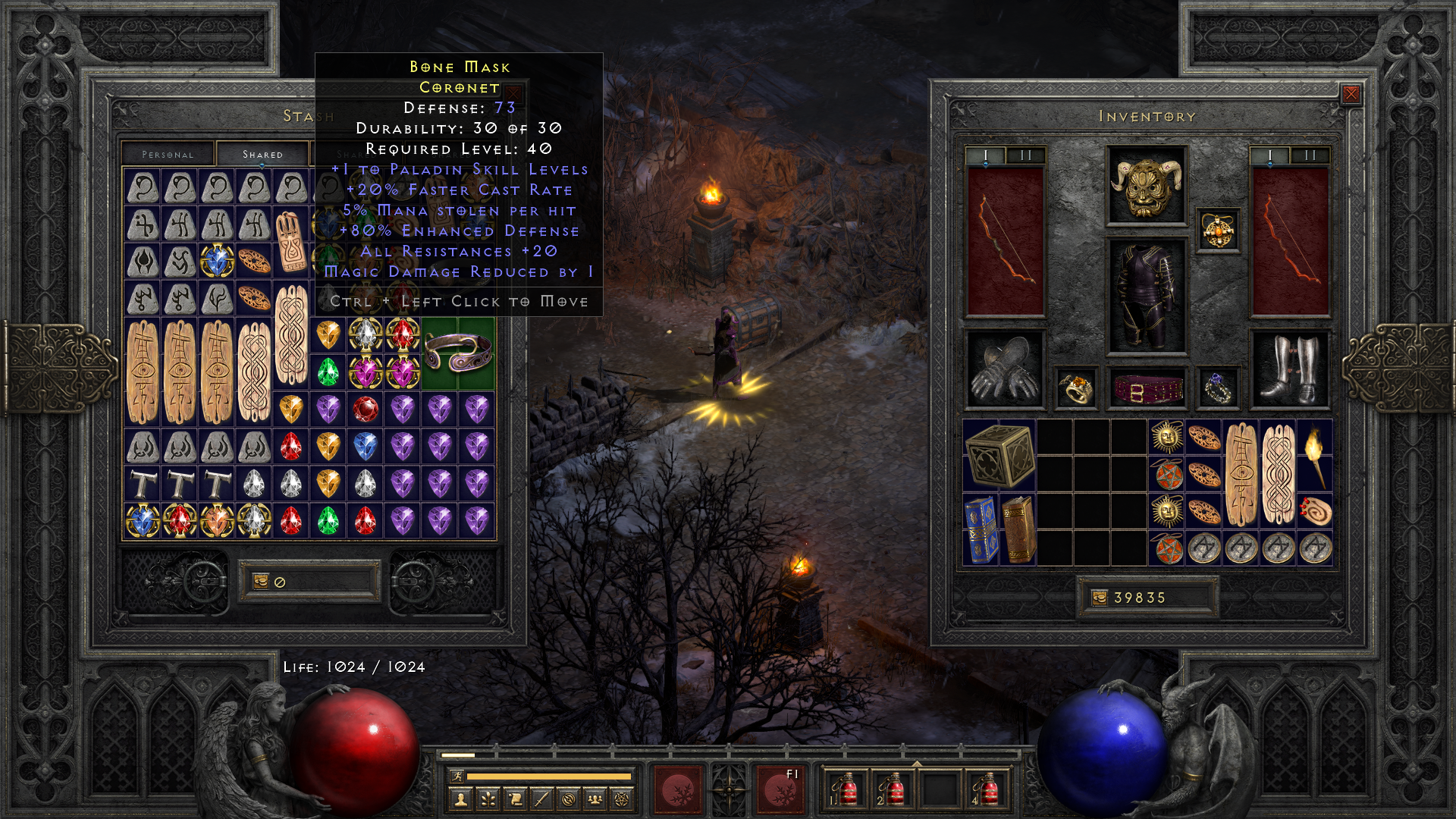The image size is (1456, 819).
Task: Switch to the Personal stash tab
Action: click(168, 154)
